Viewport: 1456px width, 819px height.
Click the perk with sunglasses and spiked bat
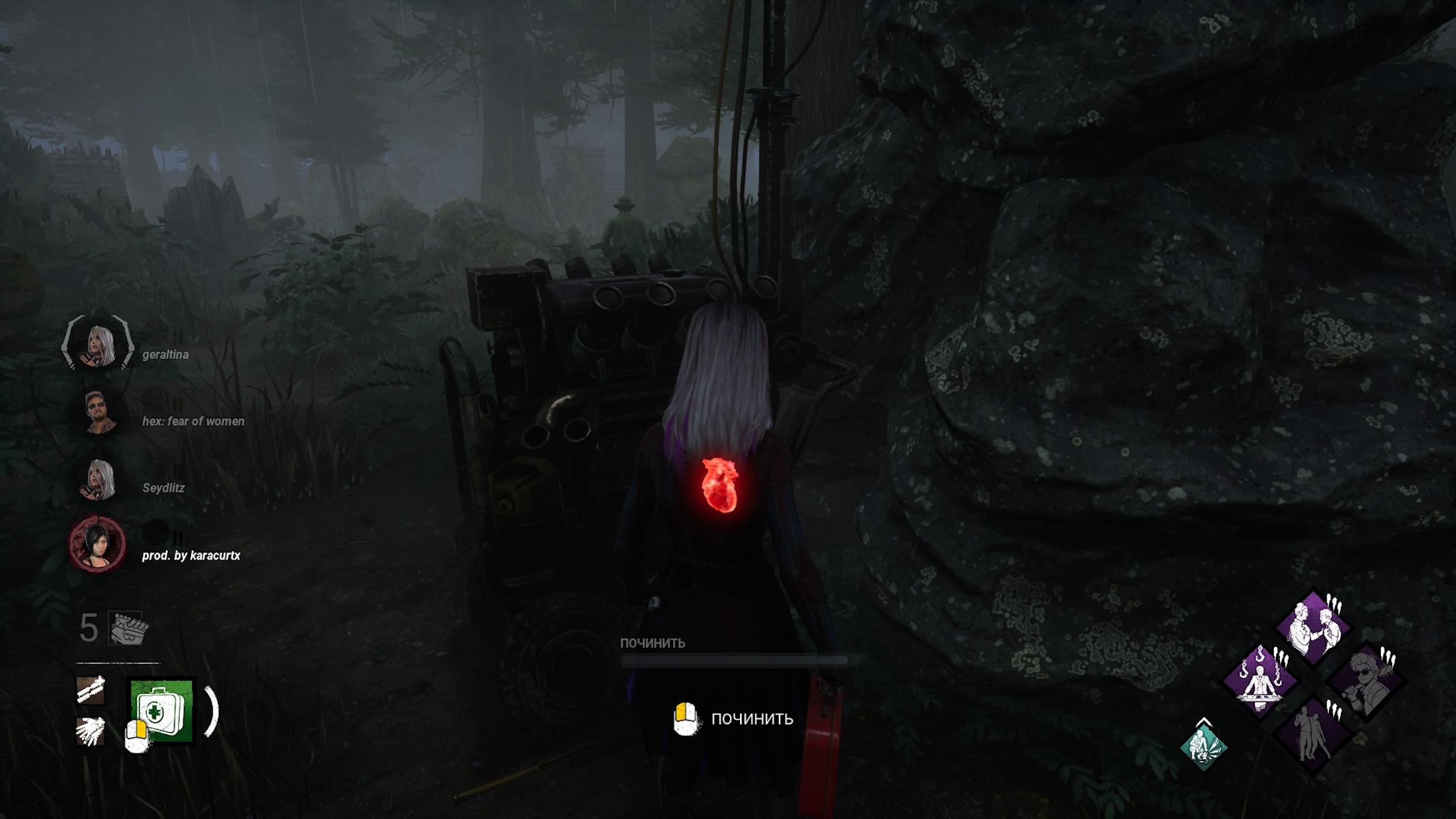[1366, 681]
